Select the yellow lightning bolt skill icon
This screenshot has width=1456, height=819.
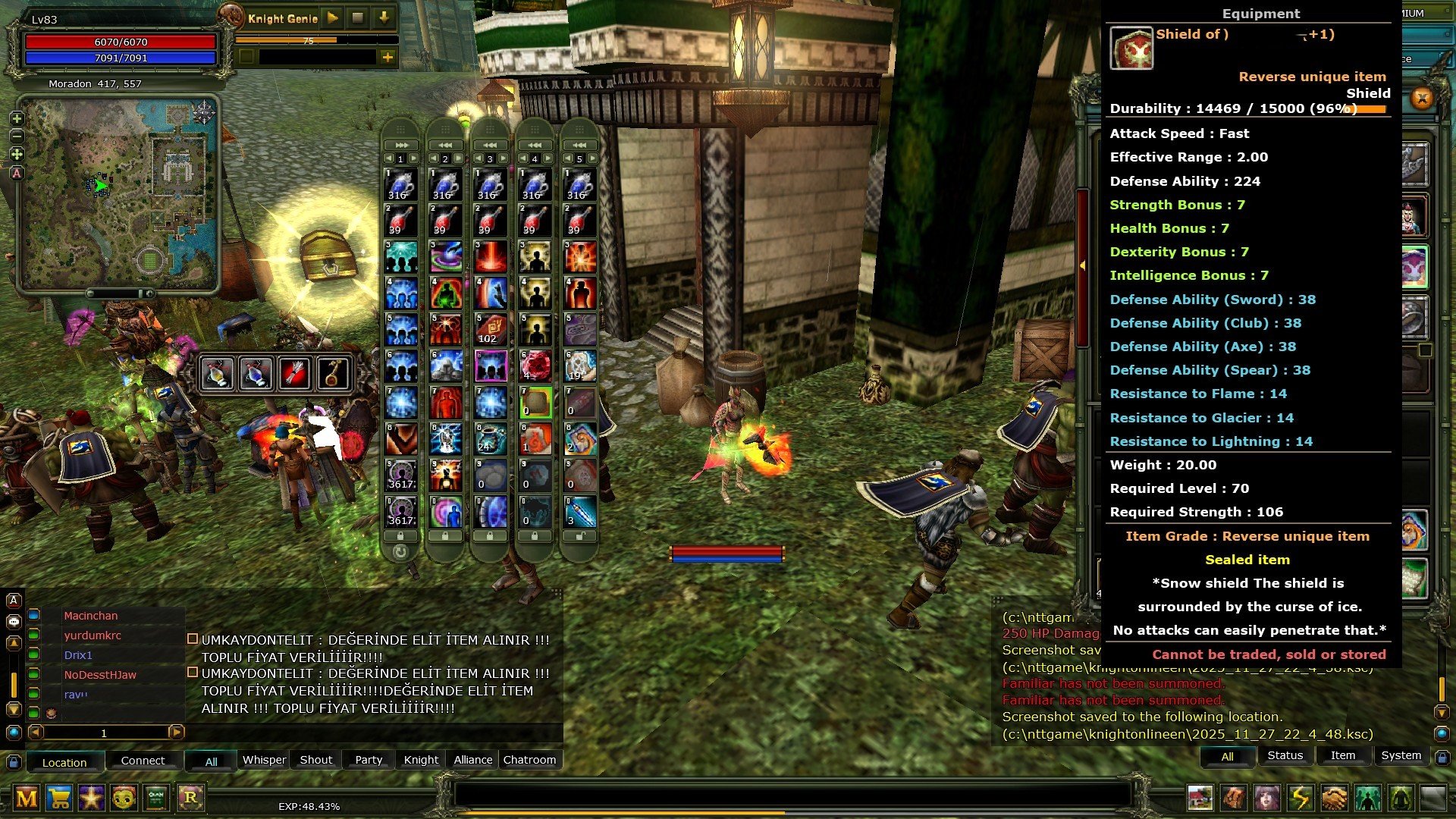coord(1301,798)
